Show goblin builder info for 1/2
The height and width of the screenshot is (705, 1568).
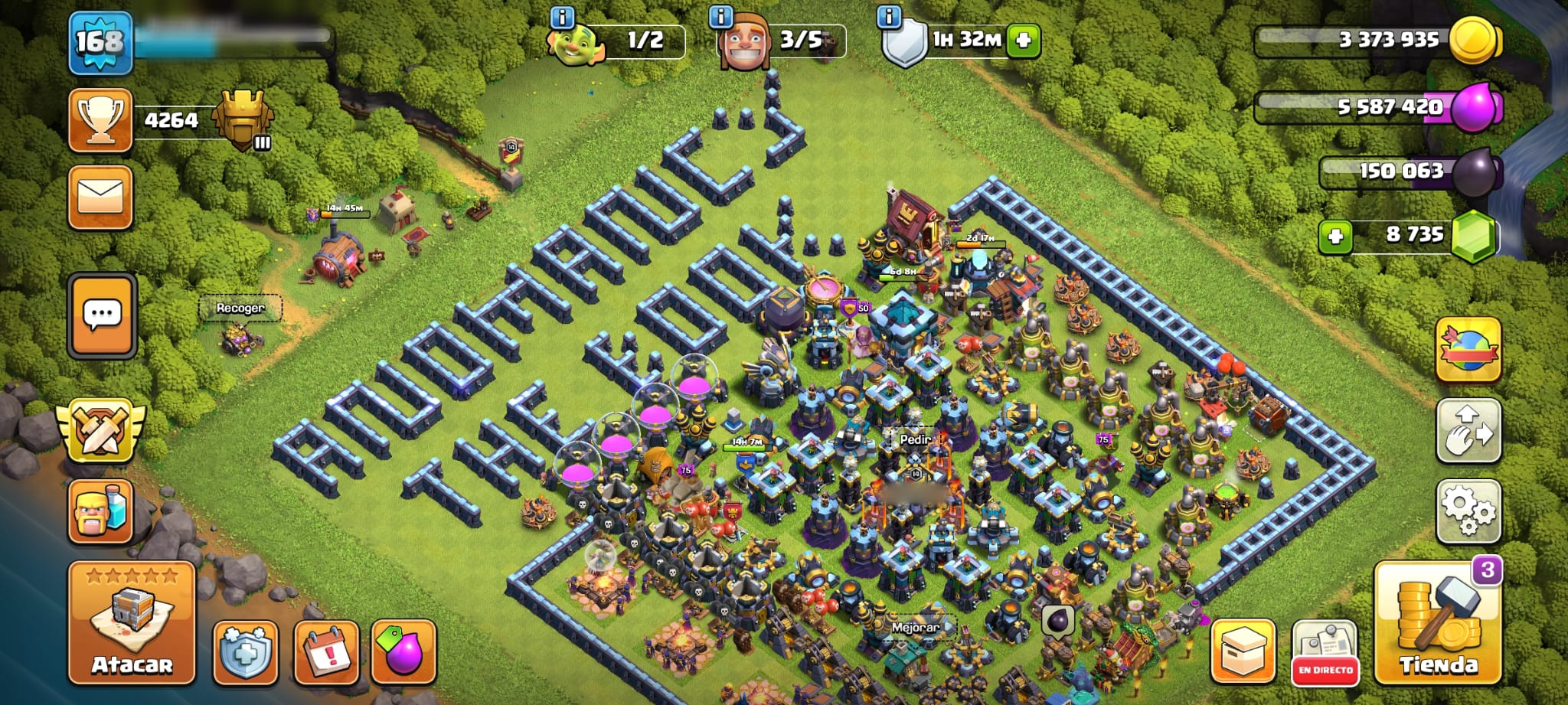pos(563,17)
